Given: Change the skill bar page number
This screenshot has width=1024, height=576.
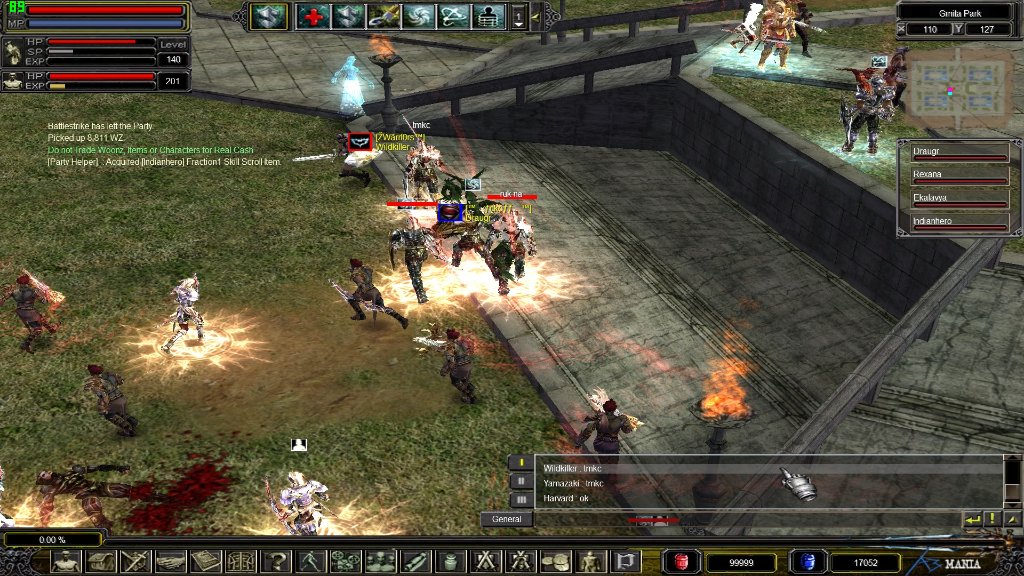Looking at the screenshot, I should (519, 16).
